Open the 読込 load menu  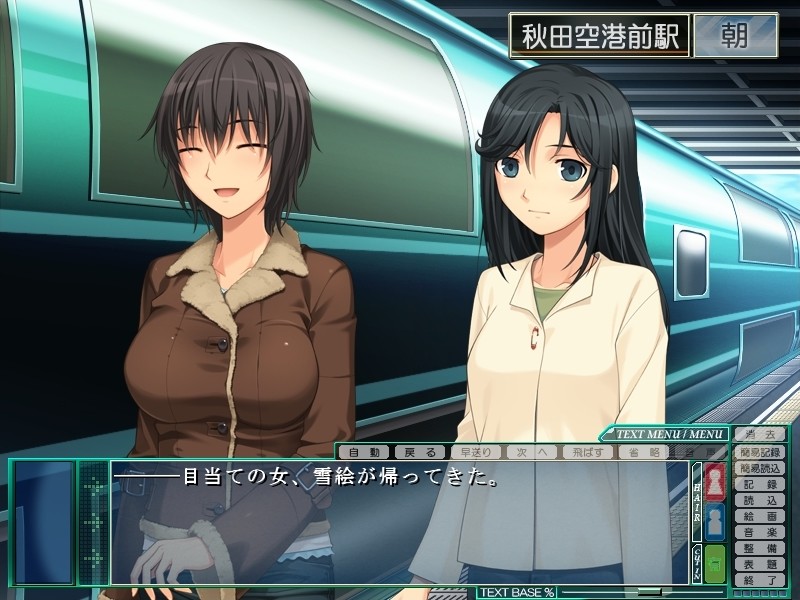(x=760, y=500)
